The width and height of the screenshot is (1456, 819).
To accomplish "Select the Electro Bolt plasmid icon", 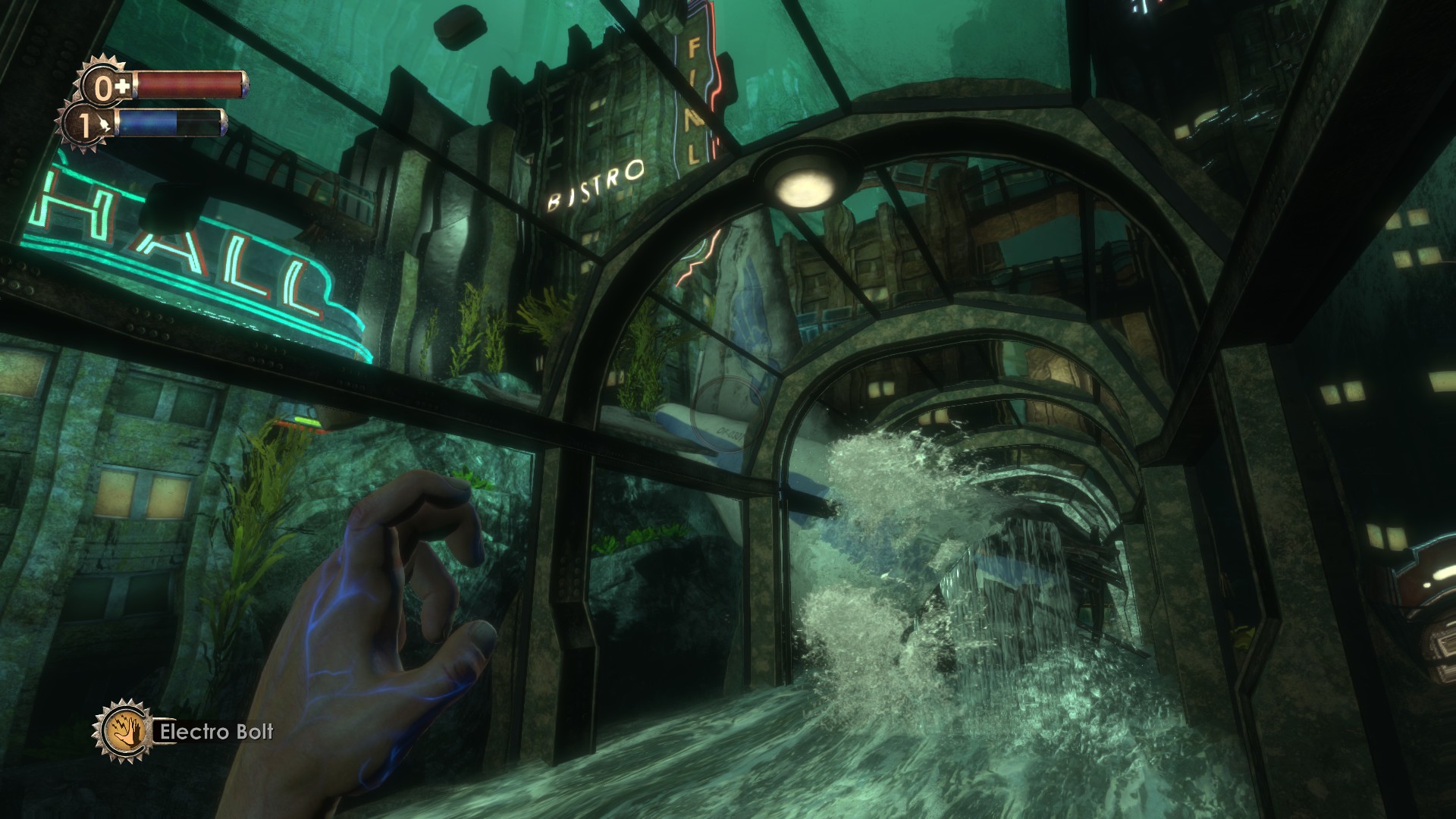I will [123, 732].
